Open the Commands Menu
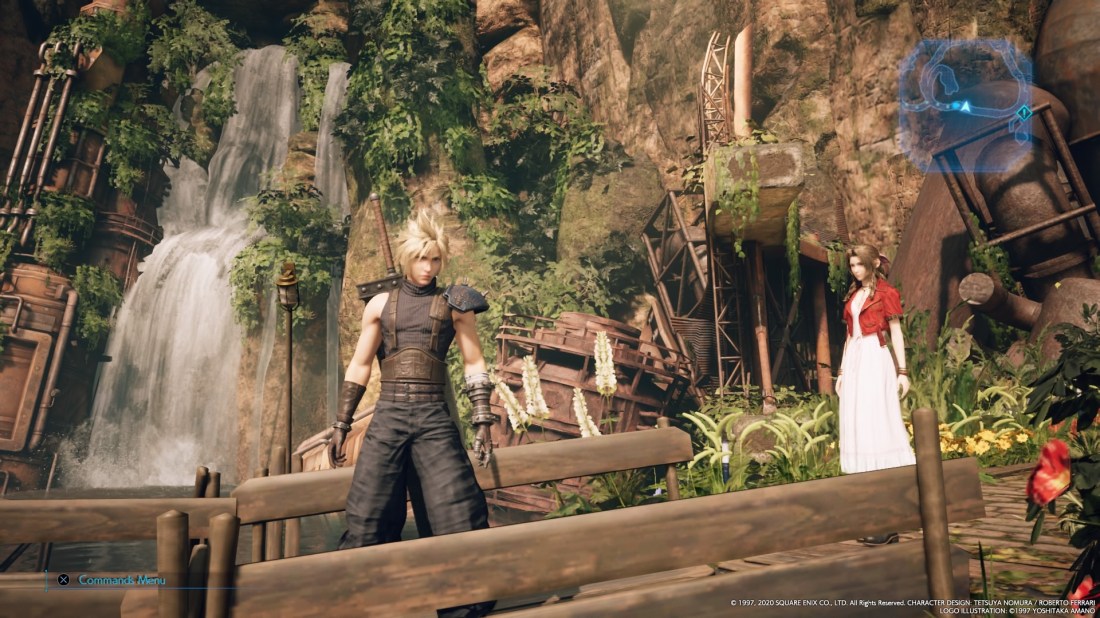The width and height of the screenshot is (1100, 618). tap(111, 580)
